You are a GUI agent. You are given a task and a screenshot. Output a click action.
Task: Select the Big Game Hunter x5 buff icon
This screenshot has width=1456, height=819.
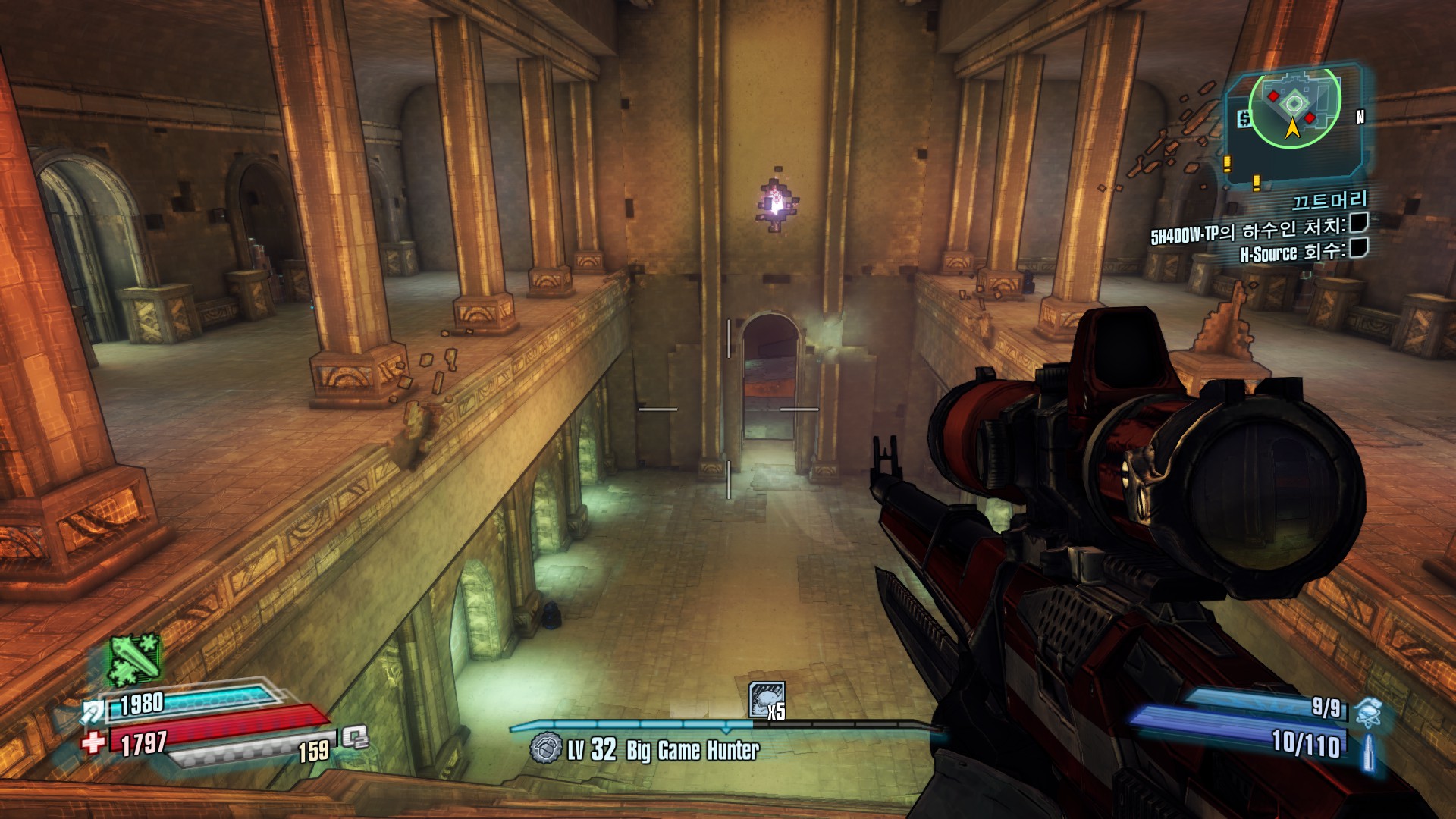coord(766,699)
